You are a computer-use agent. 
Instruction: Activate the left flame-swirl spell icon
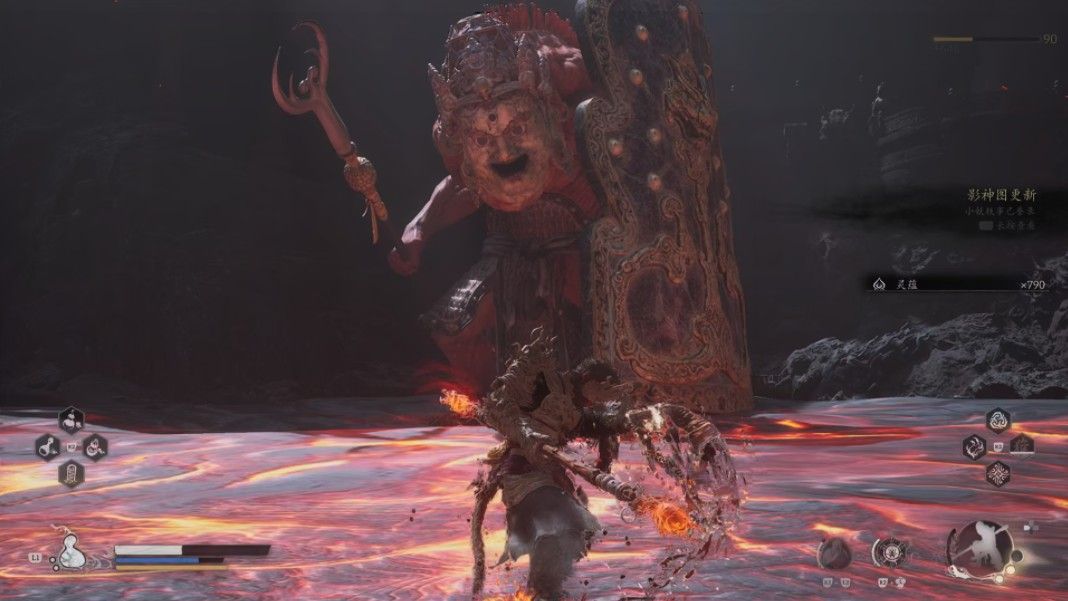[974, 447]
